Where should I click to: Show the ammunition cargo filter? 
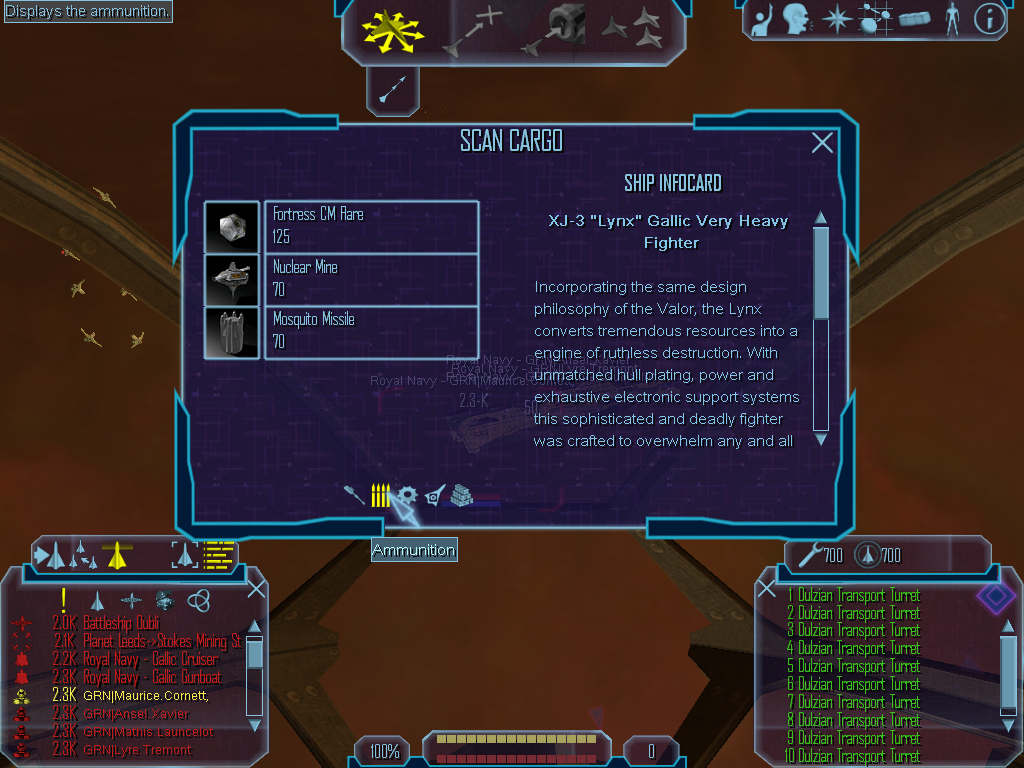pyautogui.click(x=380, y=495)
